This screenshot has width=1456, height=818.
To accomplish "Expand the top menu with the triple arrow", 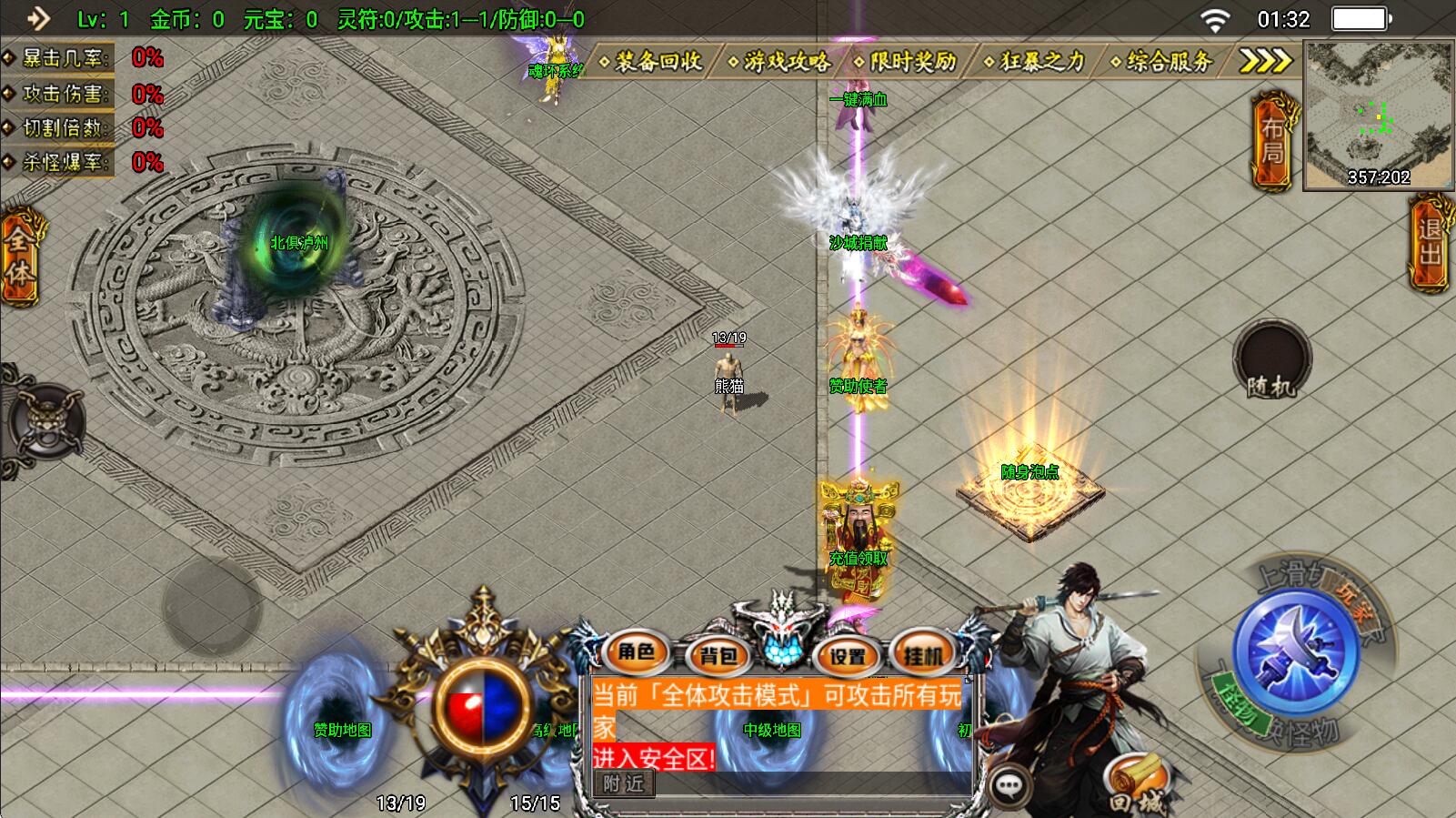I will [x=1266, y=61].
